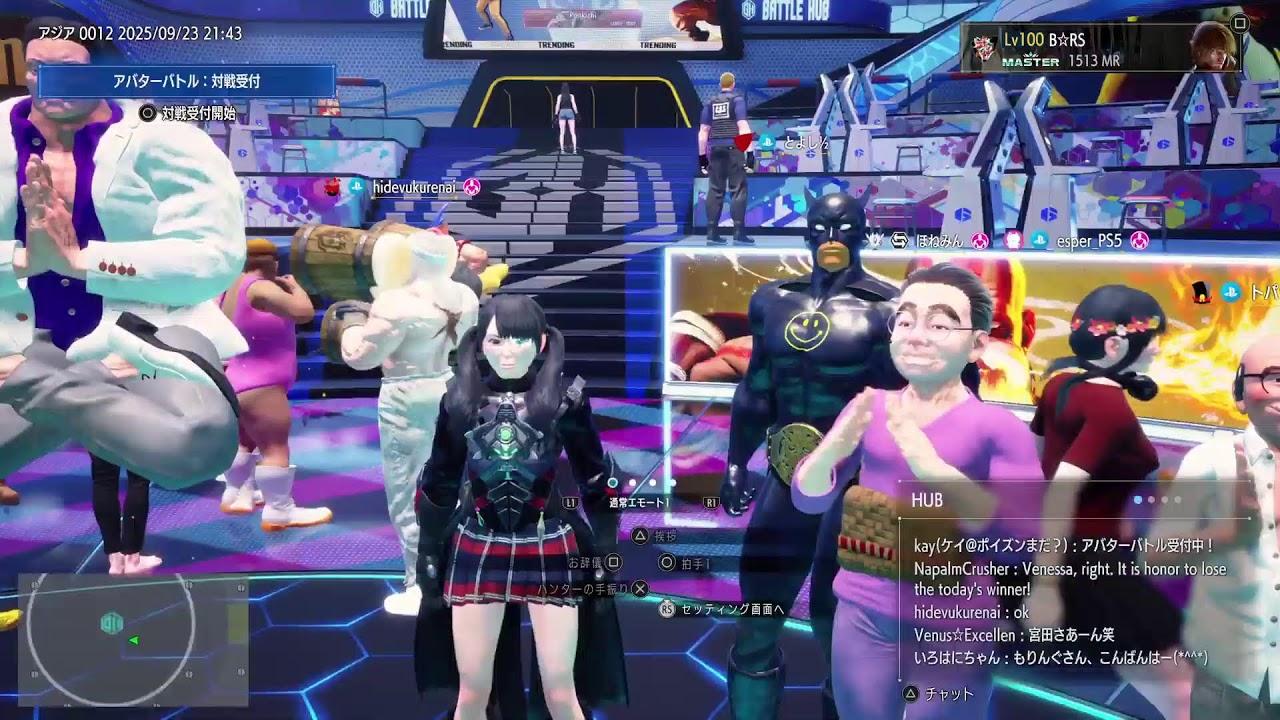Select the アバターバトル：対戦受付 banner
This screenshot has height=720, width=1280.
click(186, 81)
